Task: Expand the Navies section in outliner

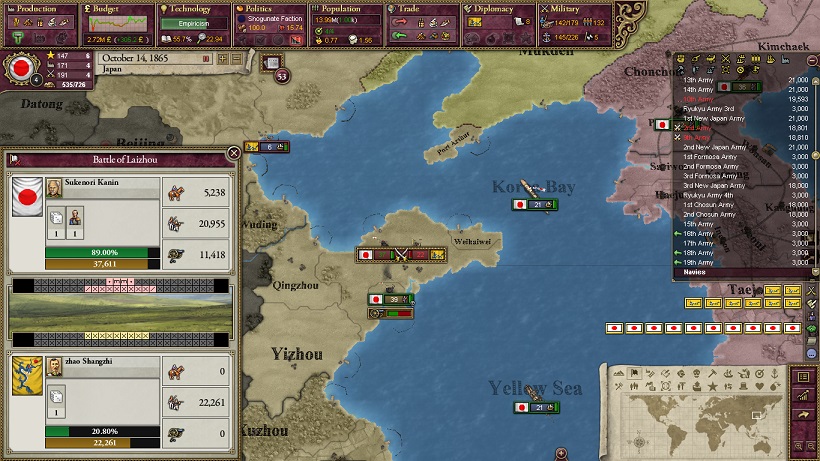Action: pyautogui.click(x=695, y=271)
